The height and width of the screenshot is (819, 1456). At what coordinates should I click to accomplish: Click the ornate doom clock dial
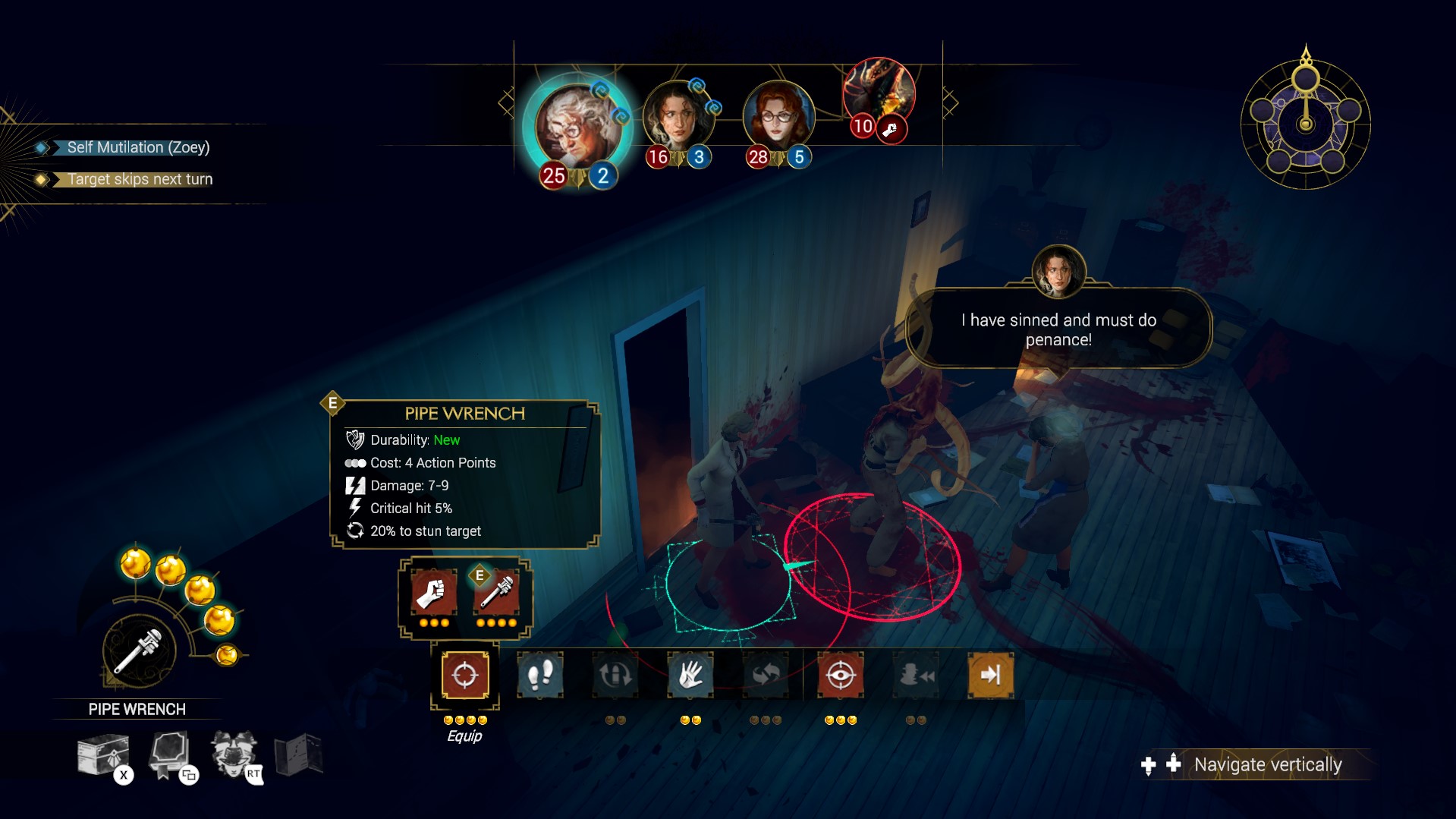(1305, 121)
